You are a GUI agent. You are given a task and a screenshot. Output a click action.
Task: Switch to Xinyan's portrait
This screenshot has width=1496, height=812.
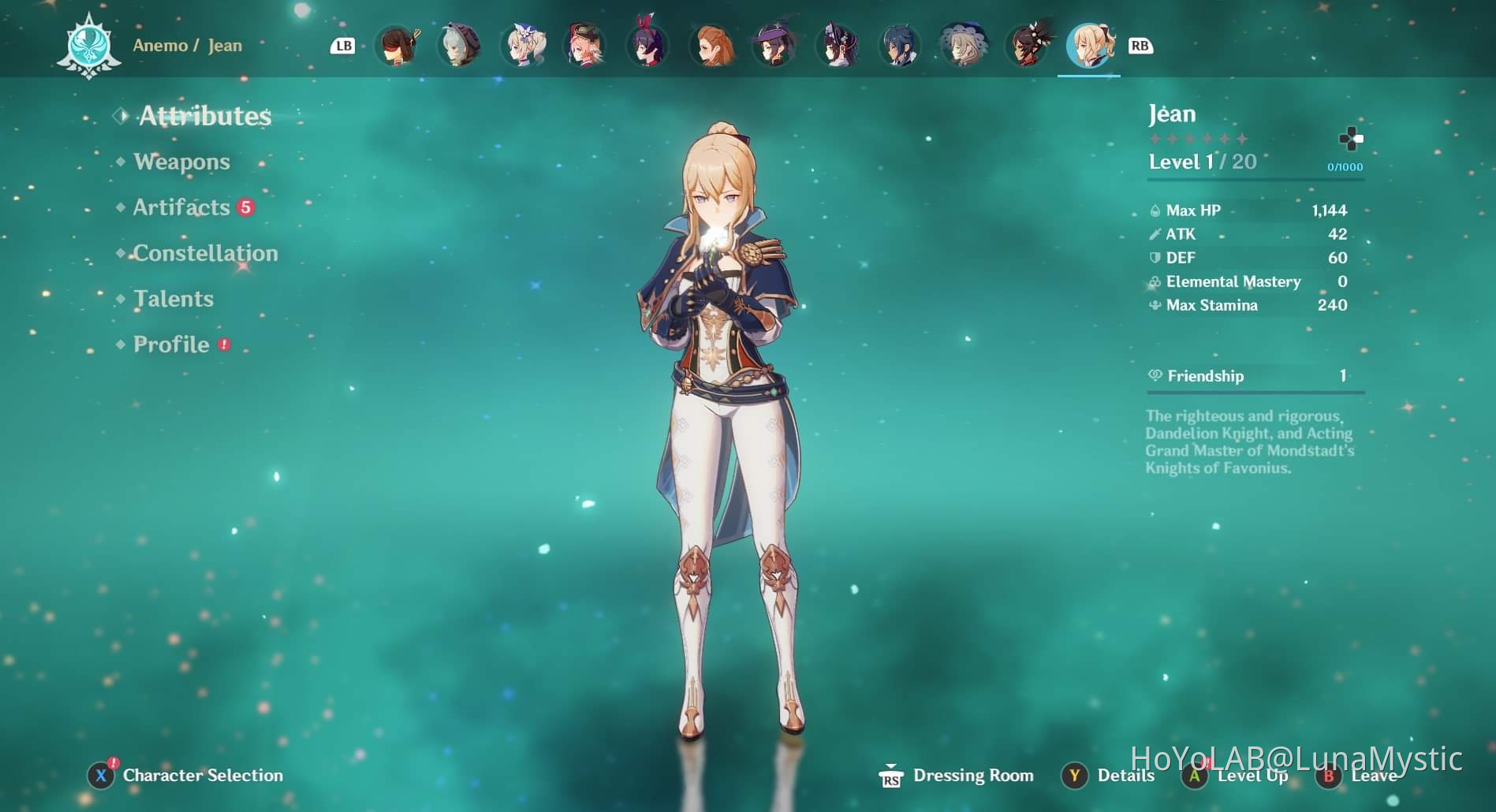(1027, 46)
